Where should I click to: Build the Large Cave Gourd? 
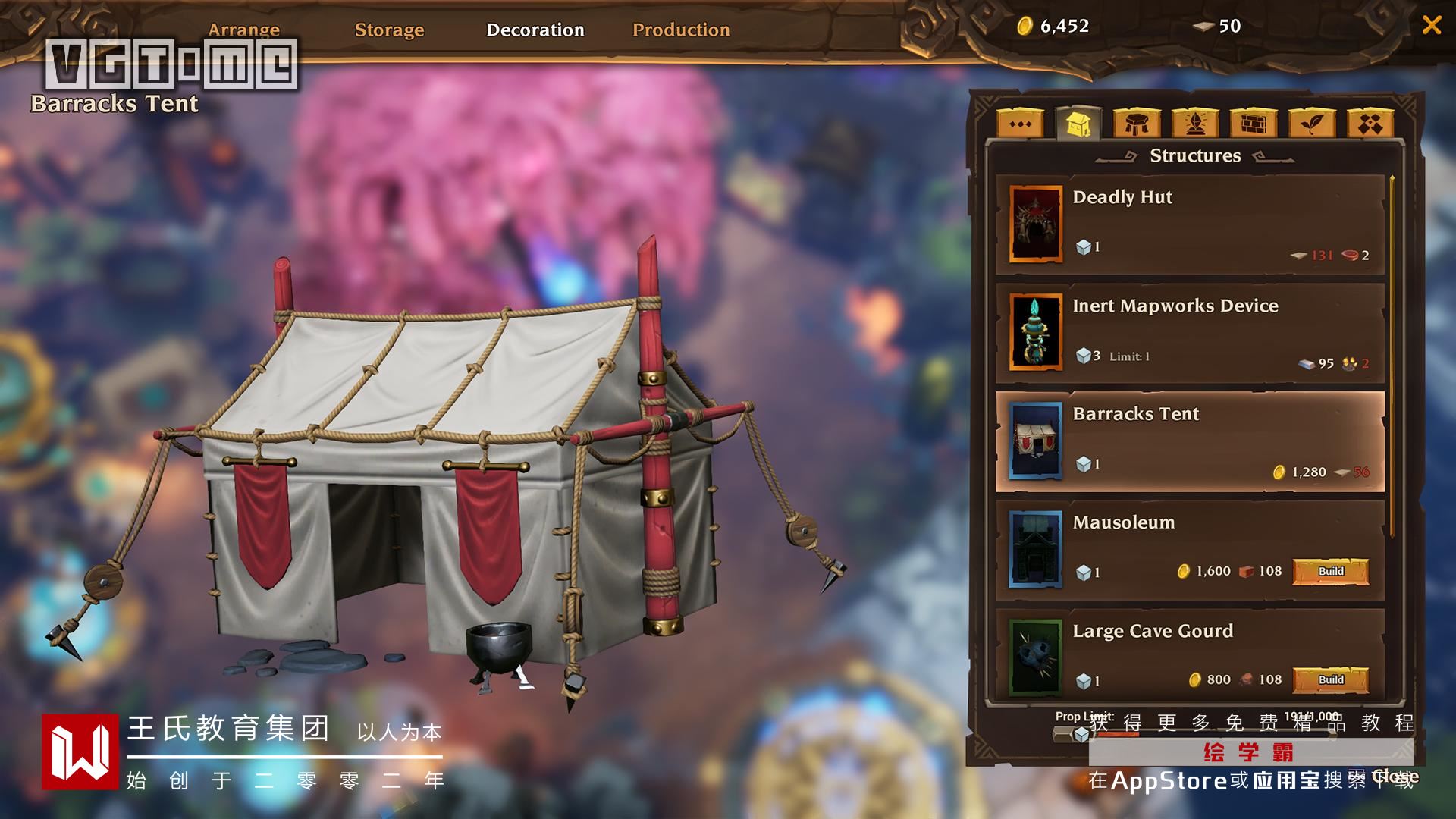(x=1330, y=679)
